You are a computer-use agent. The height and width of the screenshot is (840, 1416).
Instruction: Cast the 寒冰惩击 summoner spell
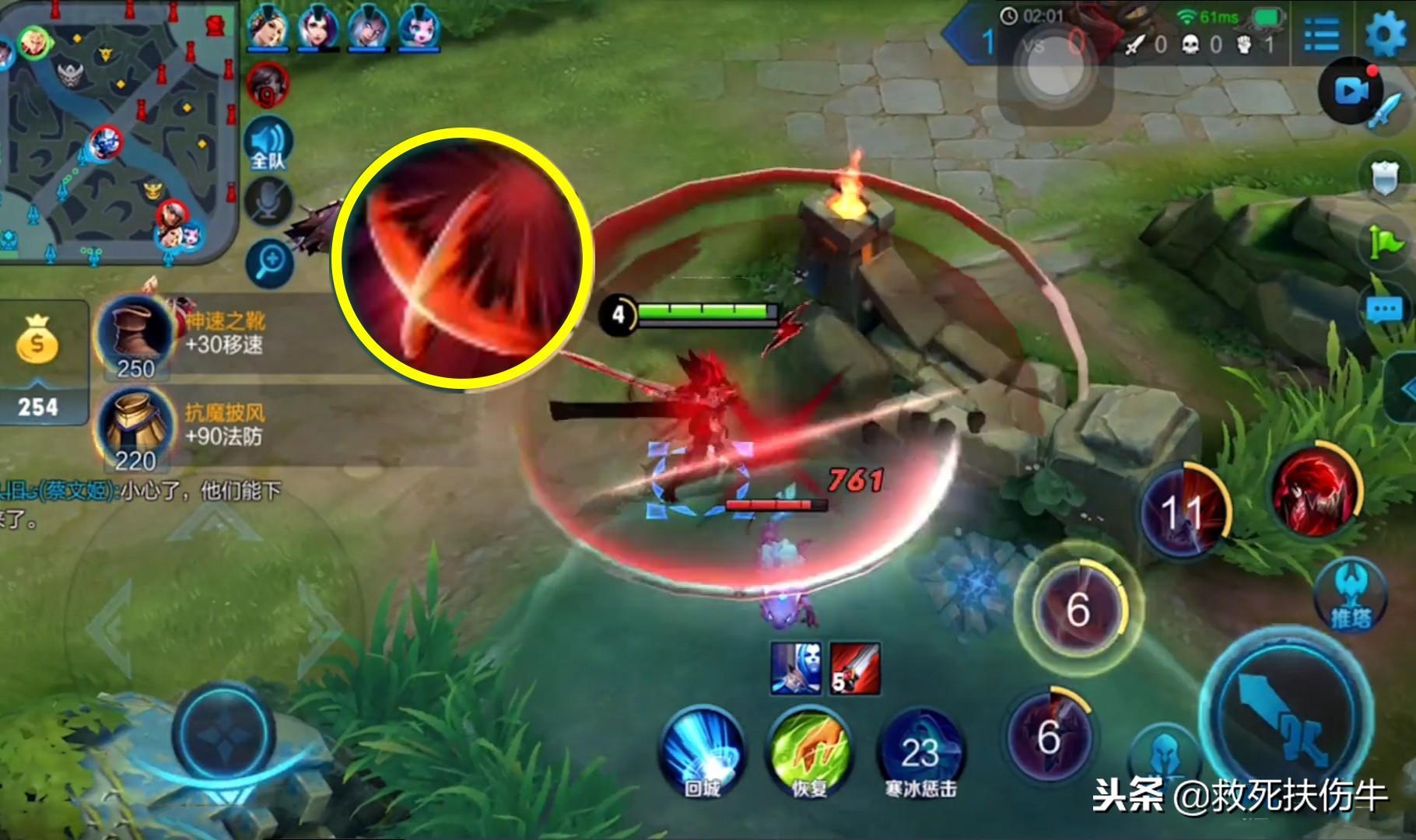coord(920,751)
